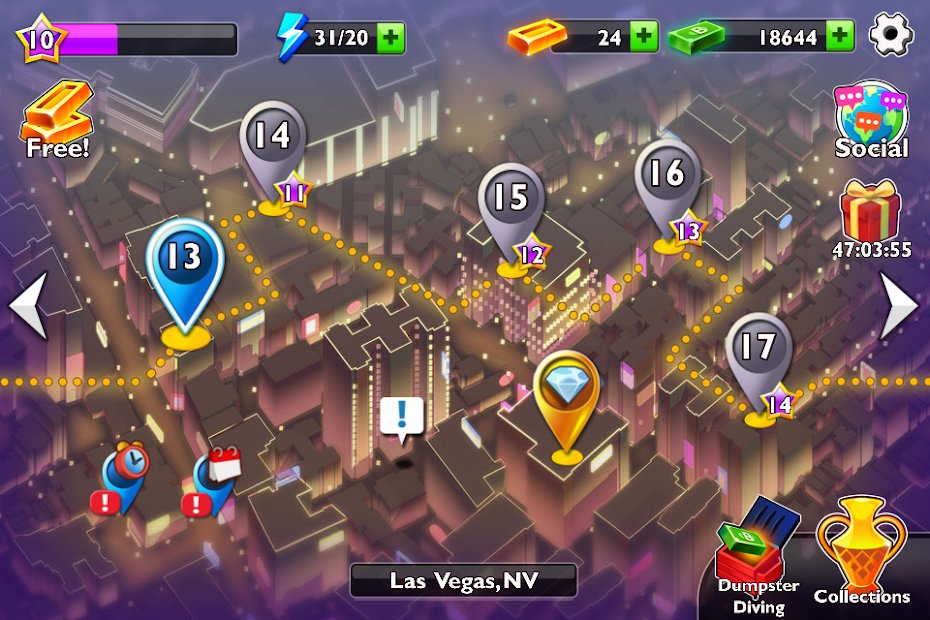930x620 pixels.
Task: Open the settings gear
Action: (x=892, y=36)
